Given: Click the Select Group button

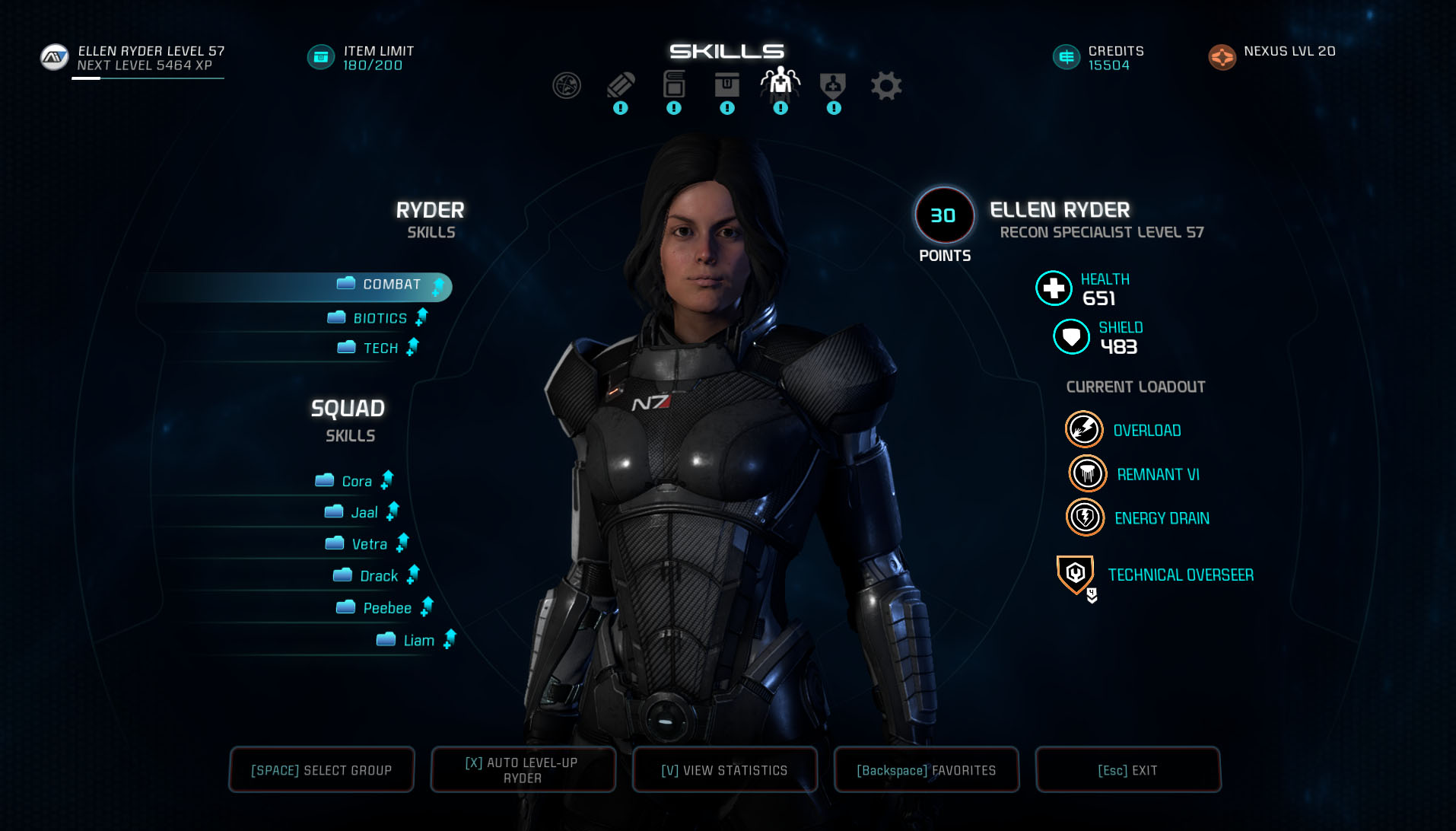Looking at the screenshot, I should tap(322, 770).
